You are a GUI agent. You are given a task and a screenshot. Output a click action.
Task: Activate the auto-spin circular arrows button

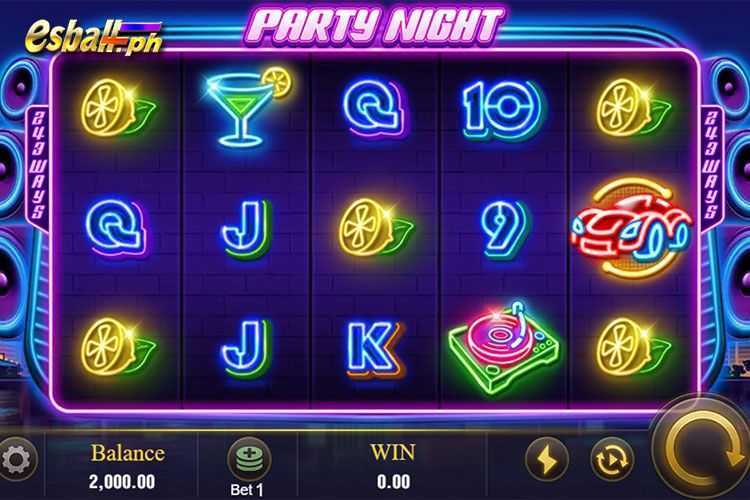tap(609, 459)
